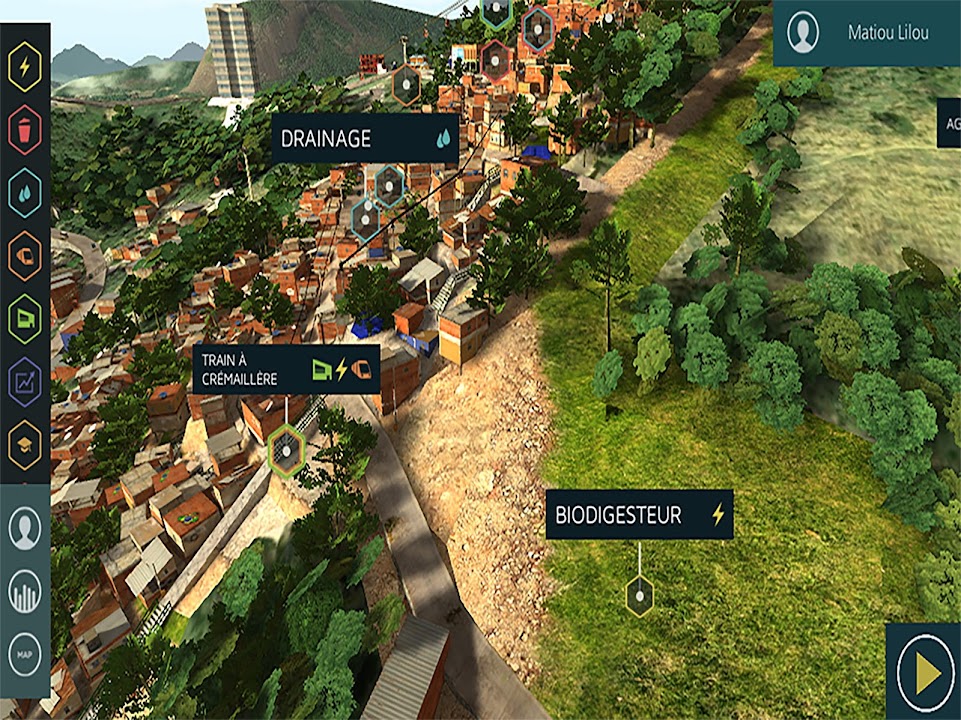Select the green transport category icon

click(x=25, y=319)
